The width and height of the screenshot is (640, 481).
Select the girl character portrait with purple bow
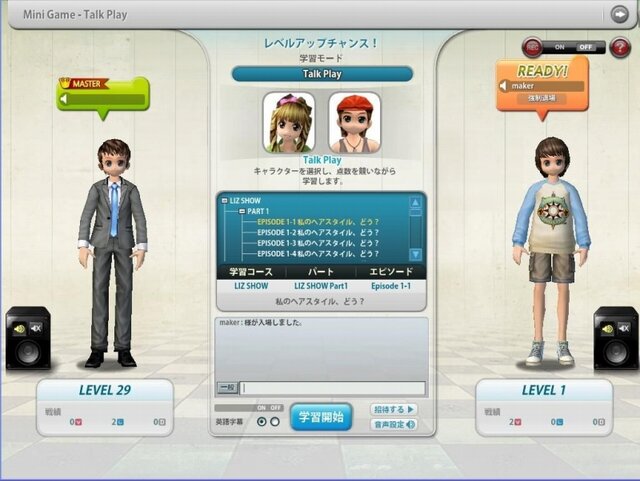288,122
